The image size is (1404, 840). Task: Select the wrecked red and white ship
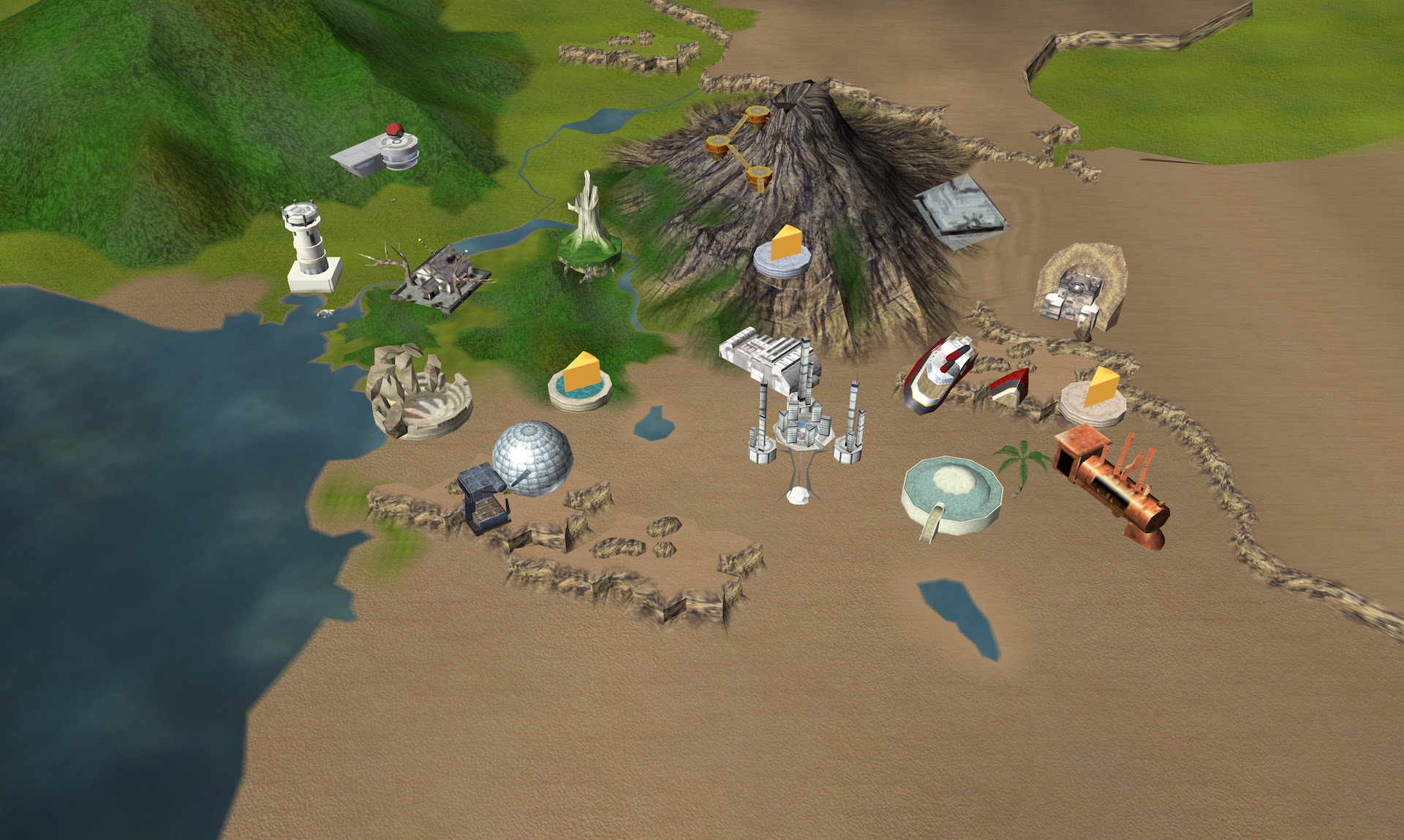coord(940,372)
